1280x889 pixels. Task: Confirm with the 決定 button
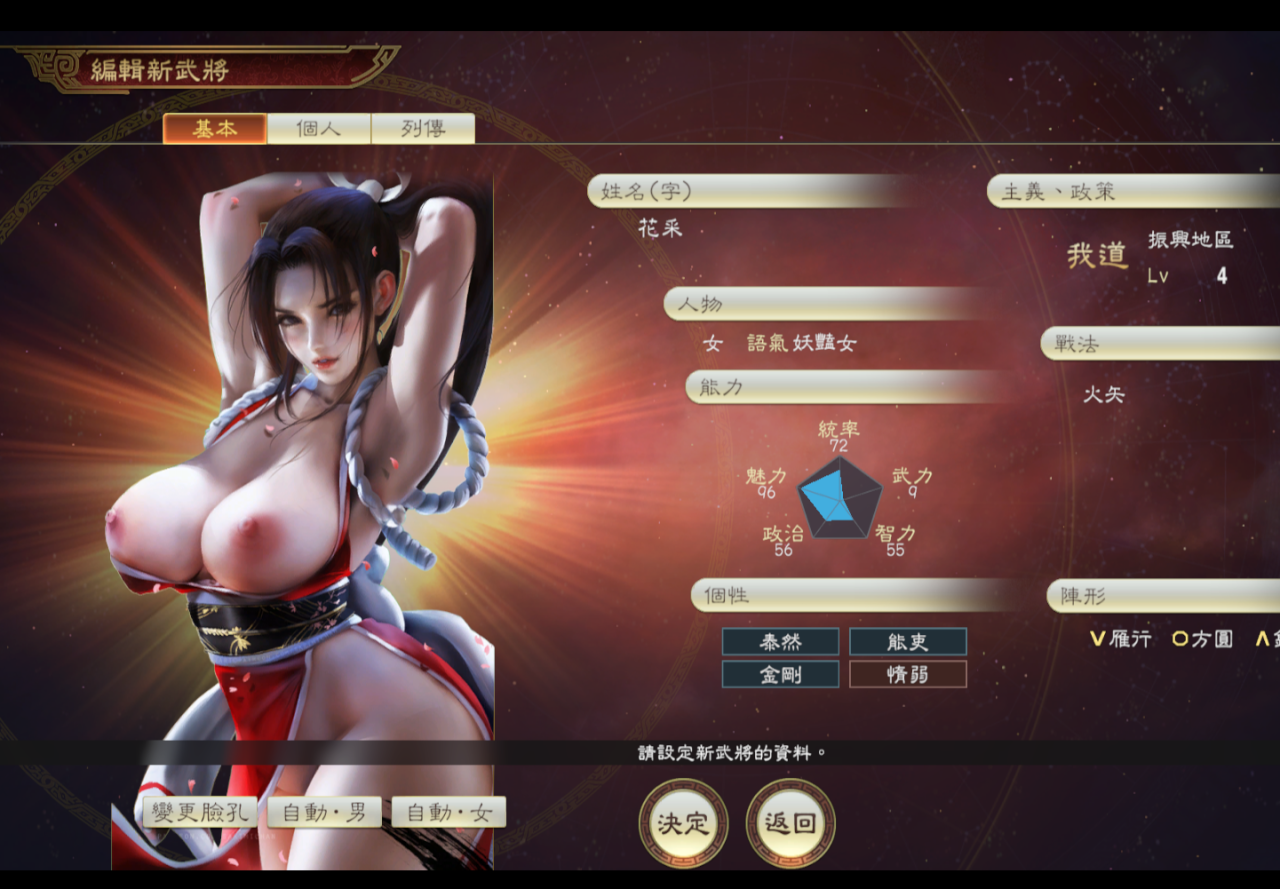(x=683, y=823)
